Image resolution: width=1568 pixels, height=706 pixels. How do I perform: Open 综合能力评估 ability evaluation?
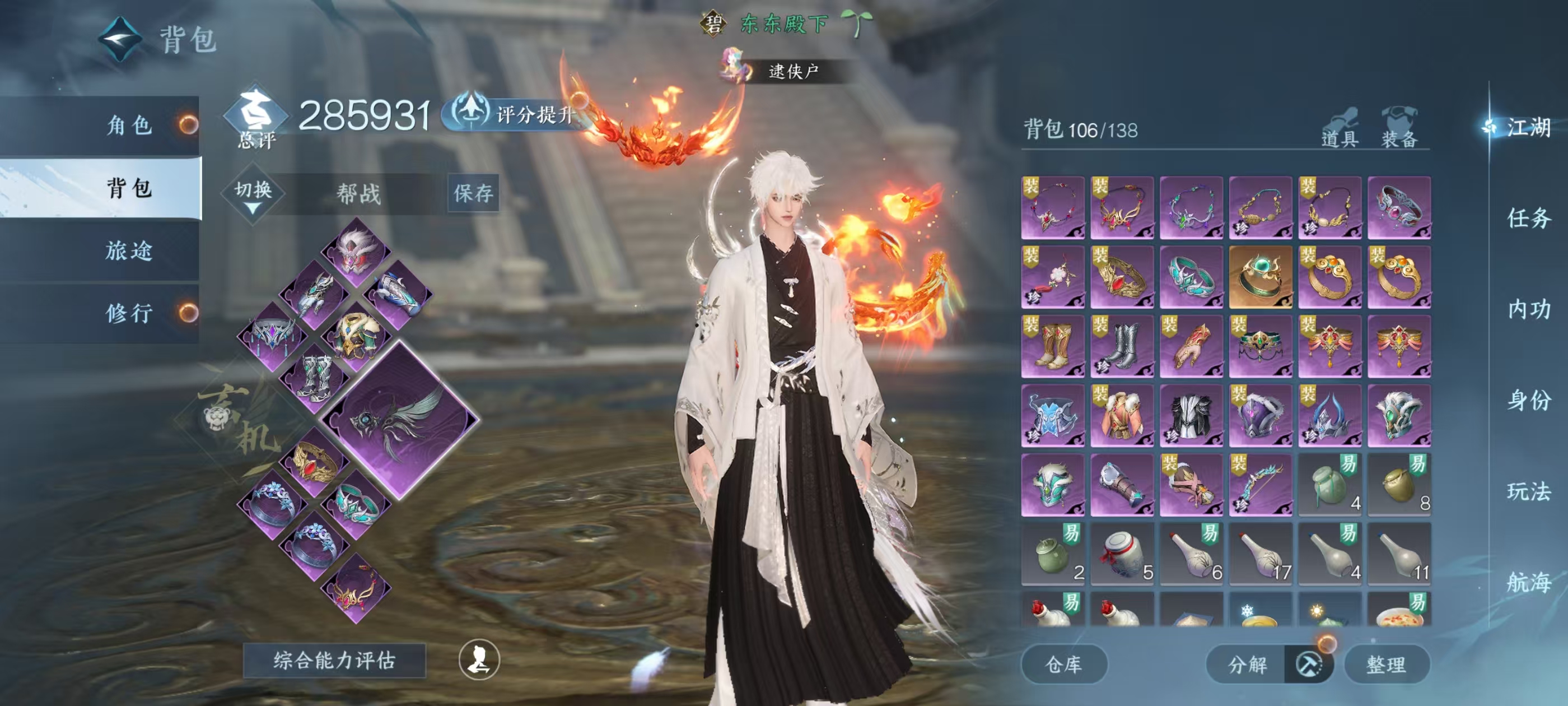pyautogui.click(x=334, y=660)
